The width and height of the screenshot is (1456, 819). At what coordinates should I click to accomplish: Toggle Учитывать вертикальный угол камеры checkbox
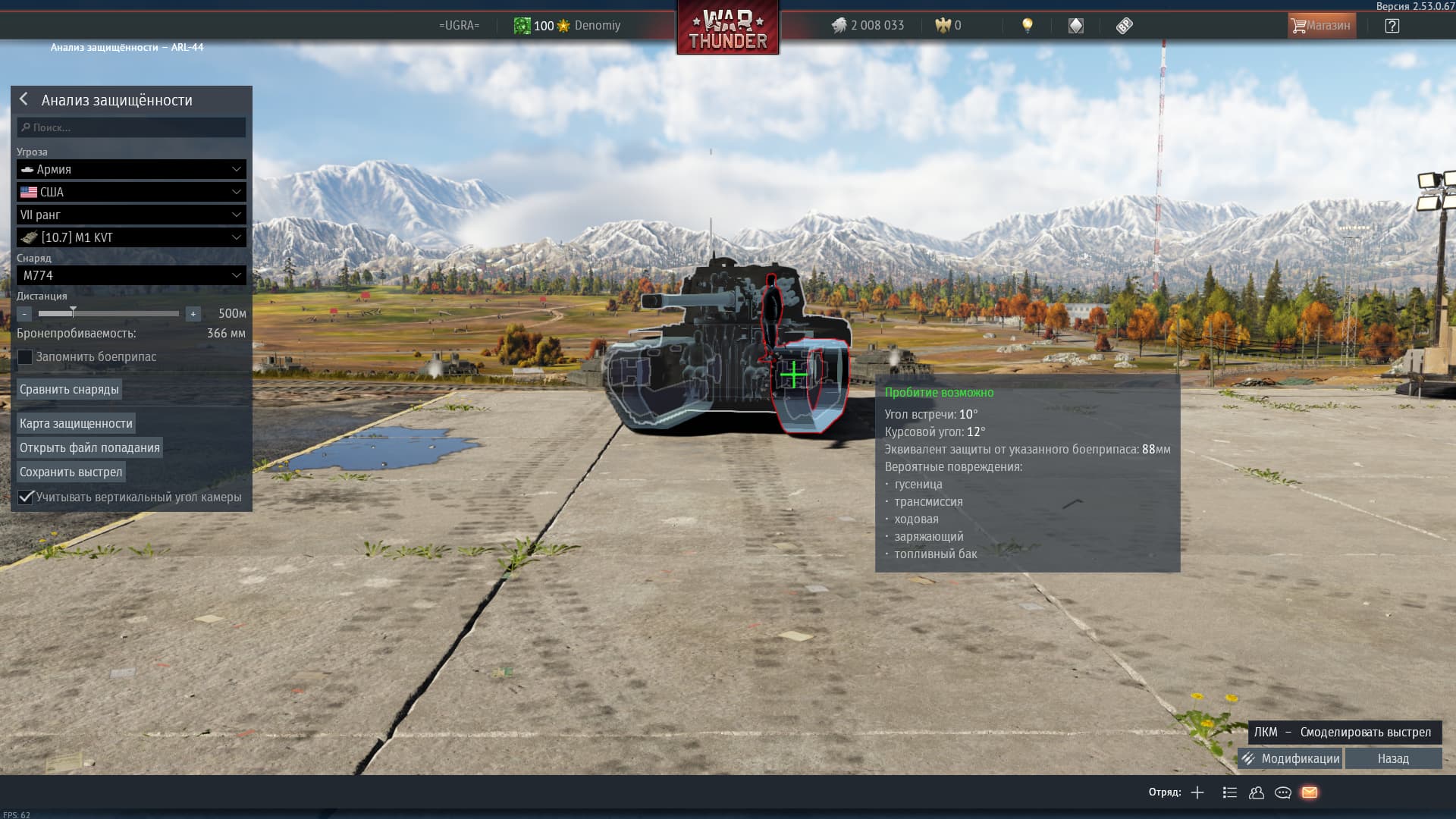26,497
